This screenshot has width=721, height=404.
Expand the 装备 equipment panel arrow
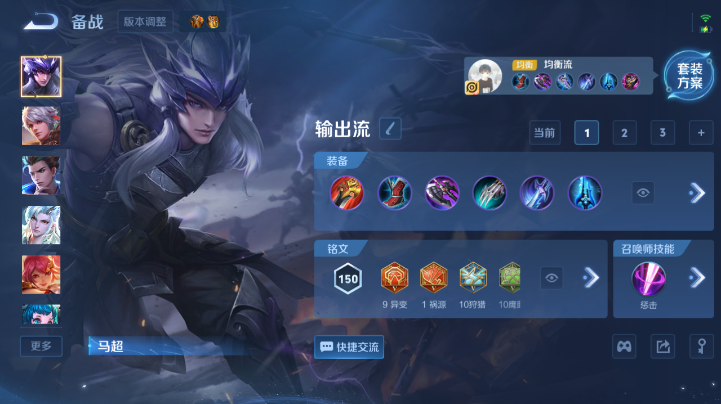coord(697,193)
